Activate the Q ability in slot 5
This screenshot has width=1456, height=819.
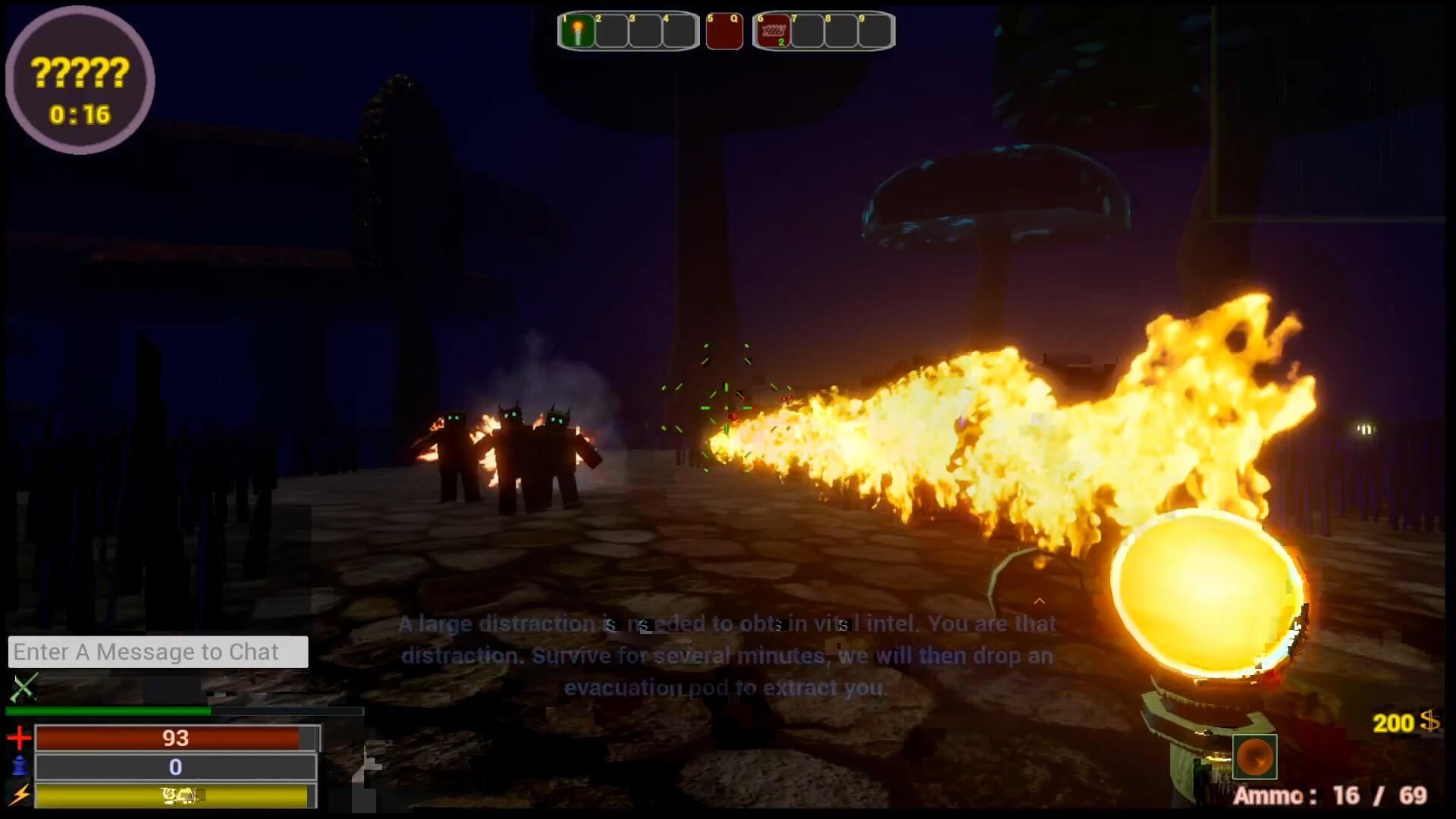(x=724, y=31)
